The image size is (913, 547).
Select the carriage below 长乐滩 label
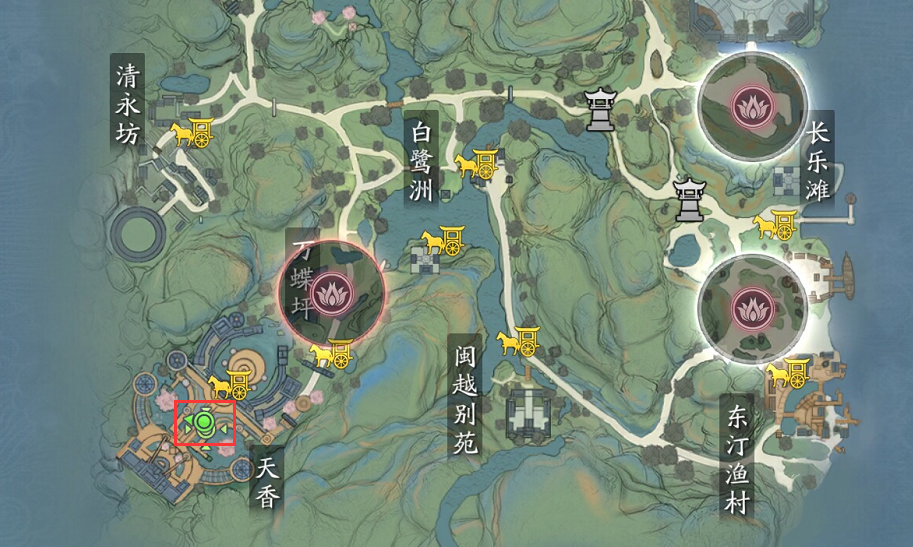(775, 225)
